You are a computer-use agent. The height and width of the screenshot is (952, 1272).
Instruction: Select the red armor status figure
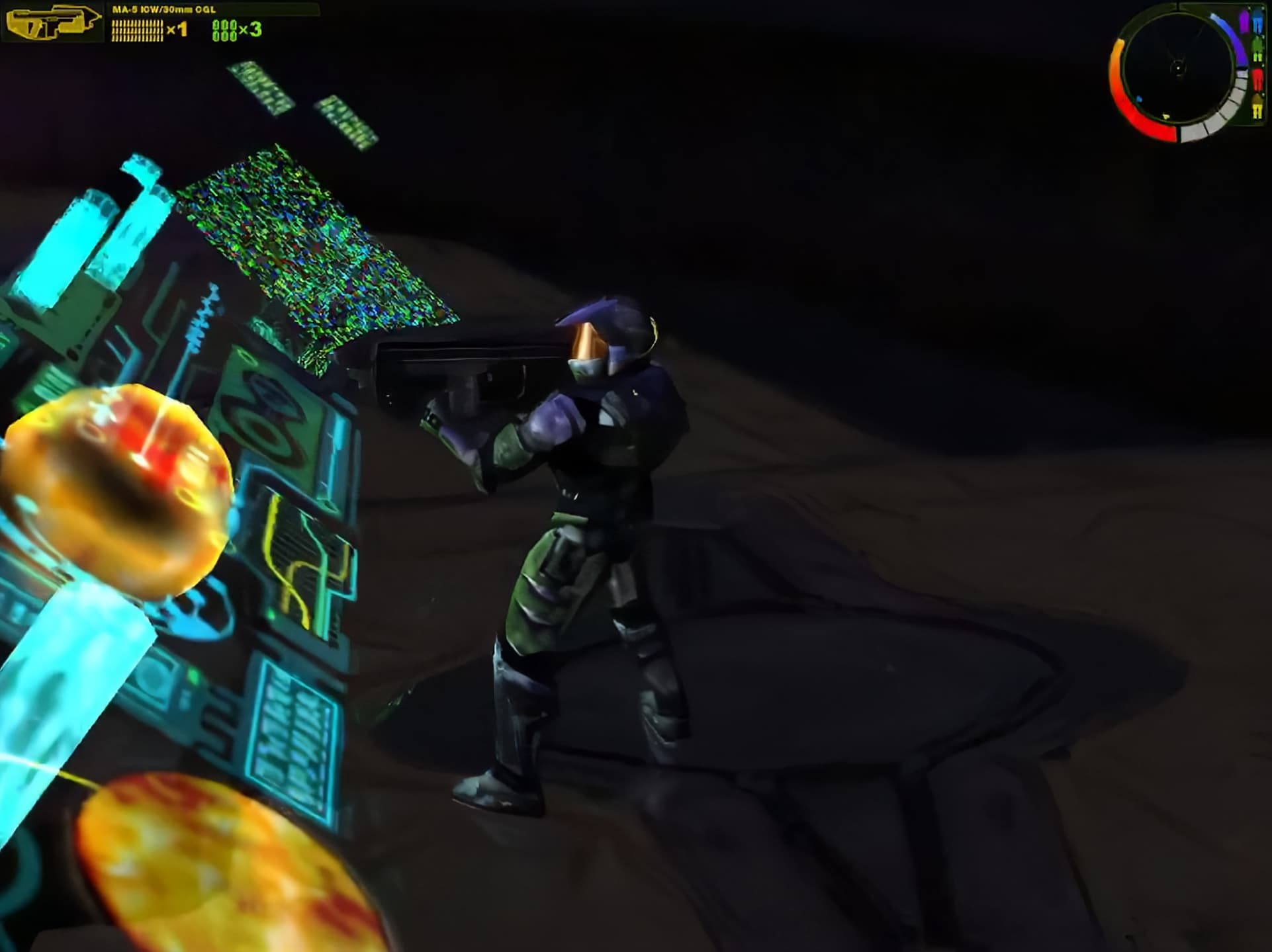click(1258, 80)
